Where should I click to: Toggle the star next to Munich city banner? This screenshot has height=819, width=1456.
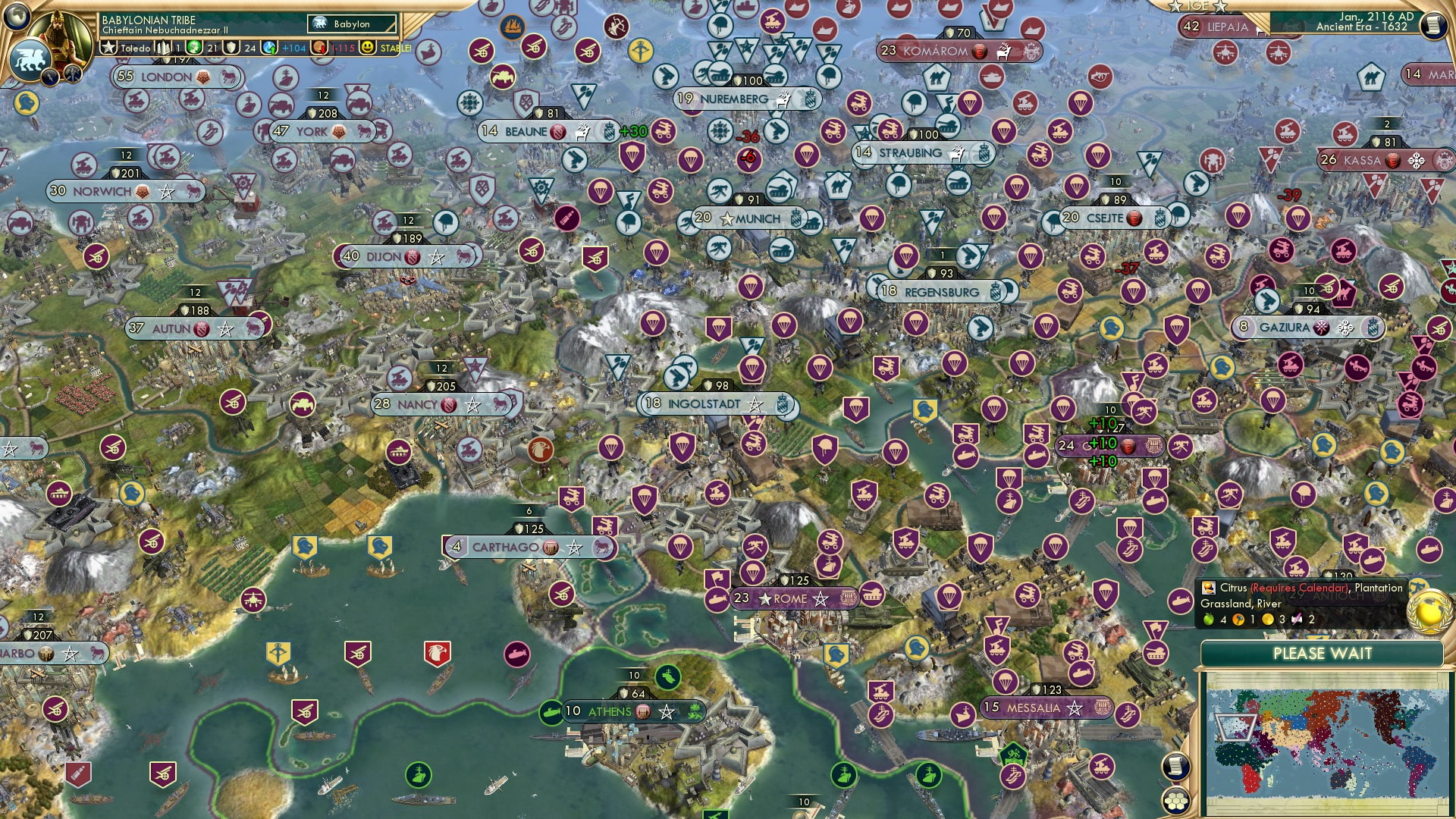coord(727,218)
